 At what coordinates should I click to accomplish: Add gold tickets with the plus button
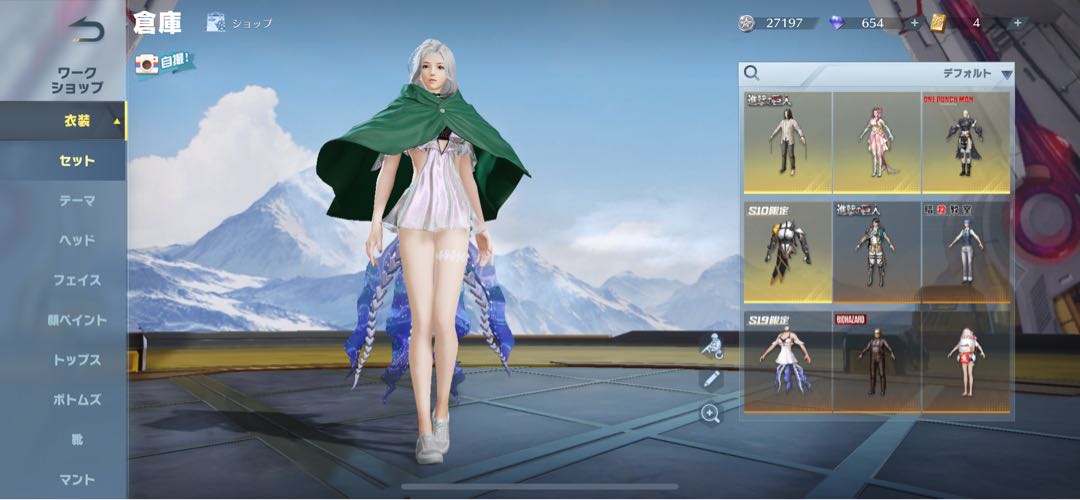pos(1017,22)
